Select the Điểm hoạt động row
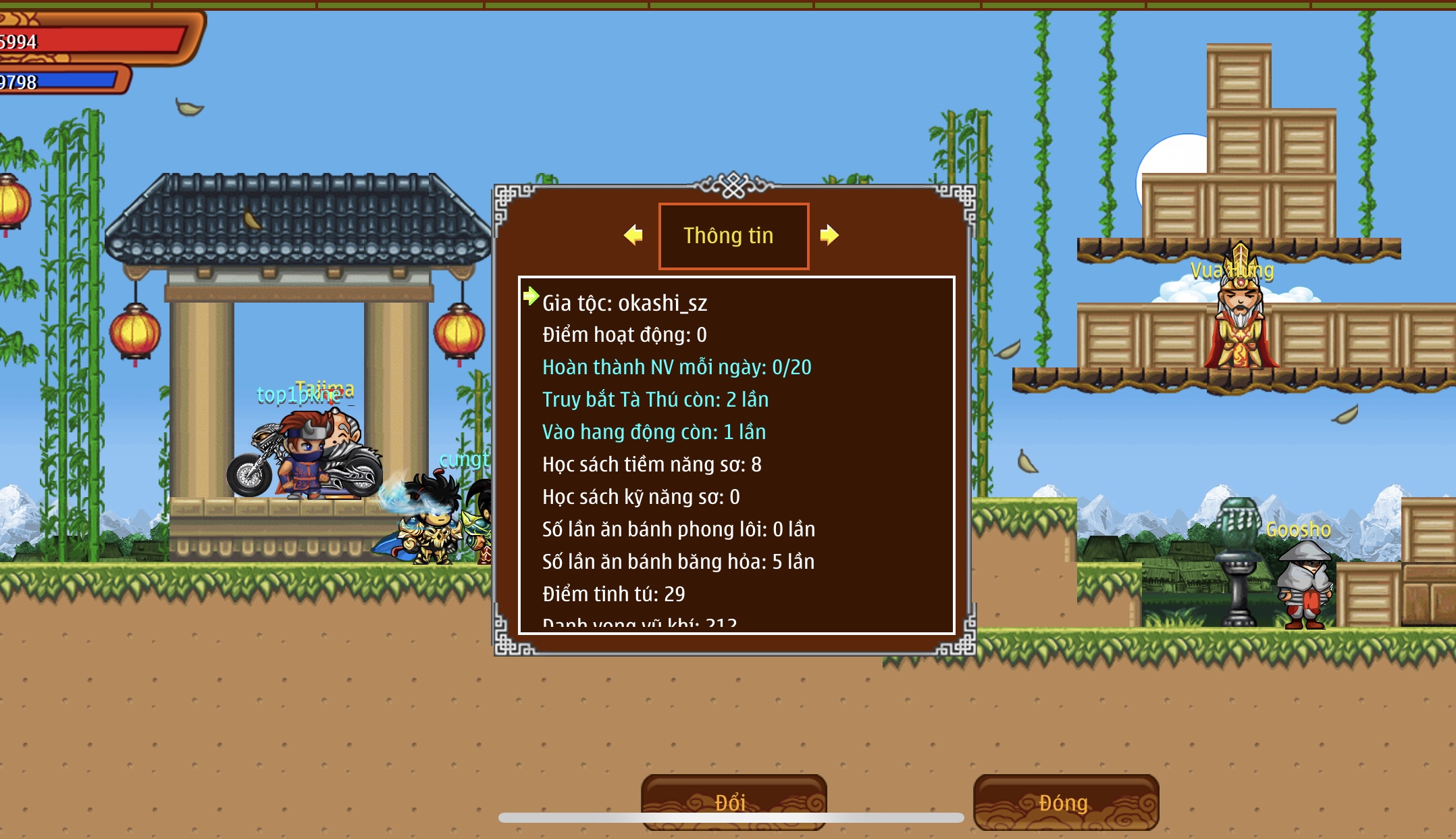The width and height of the screenshot is (1456, 839). 625,335
